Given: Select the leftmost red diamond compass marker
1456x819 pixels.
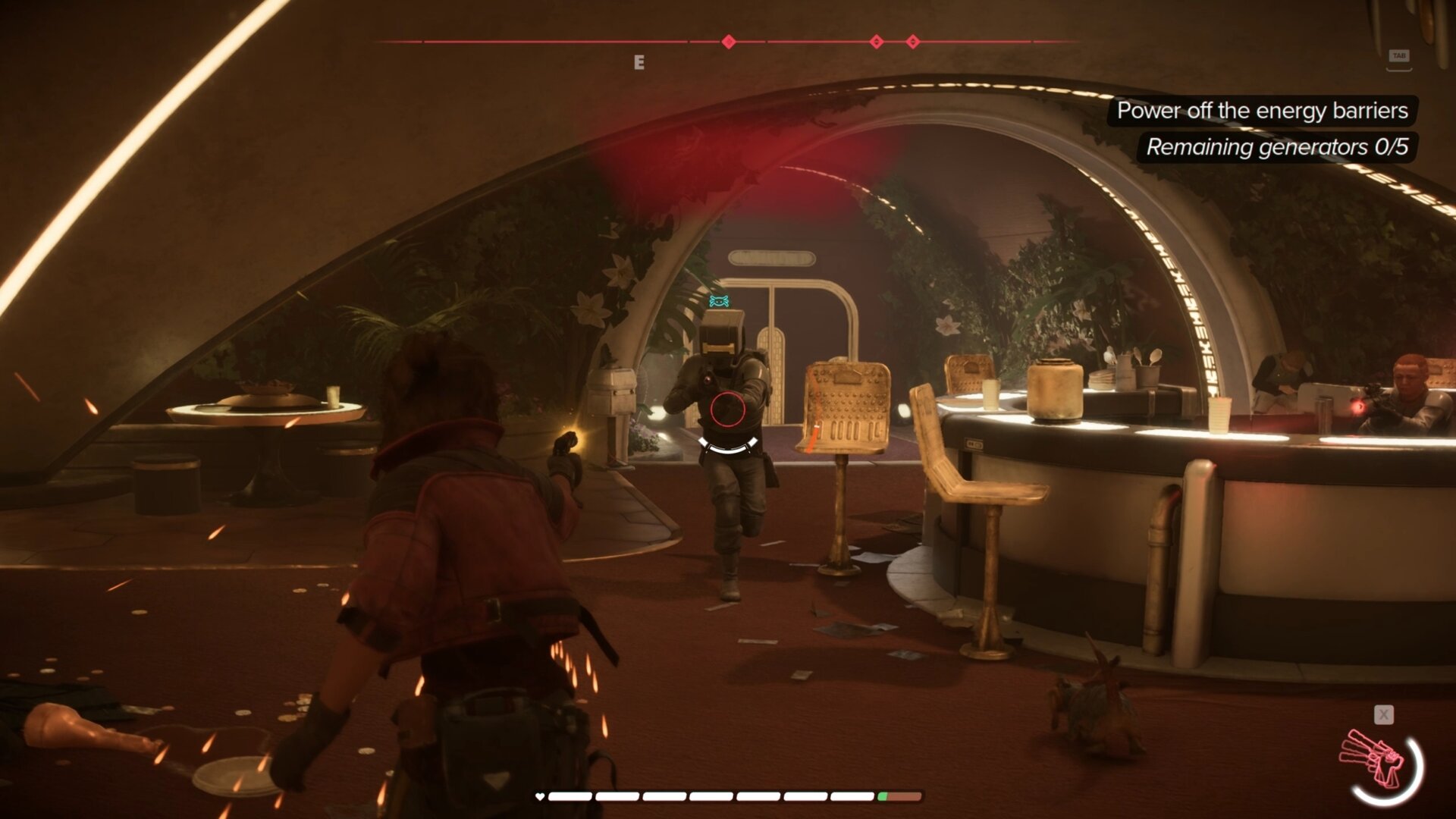Looking at the screenshot, I should (729, 42).
